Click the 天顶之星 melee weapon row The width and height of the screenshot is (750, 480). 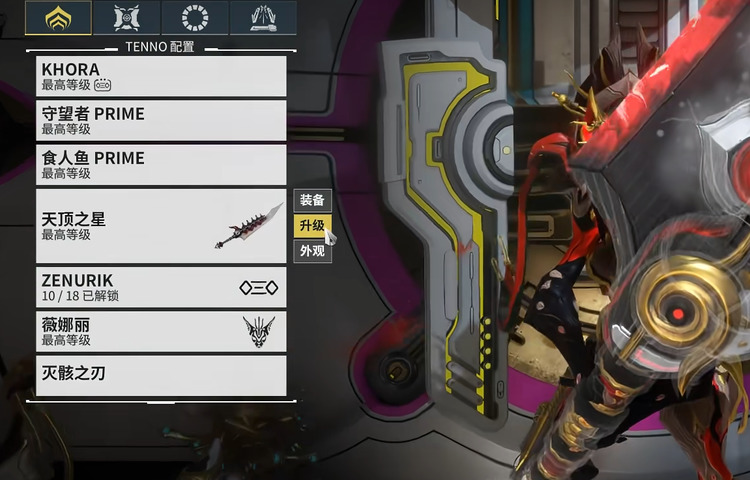coord(160,226)
